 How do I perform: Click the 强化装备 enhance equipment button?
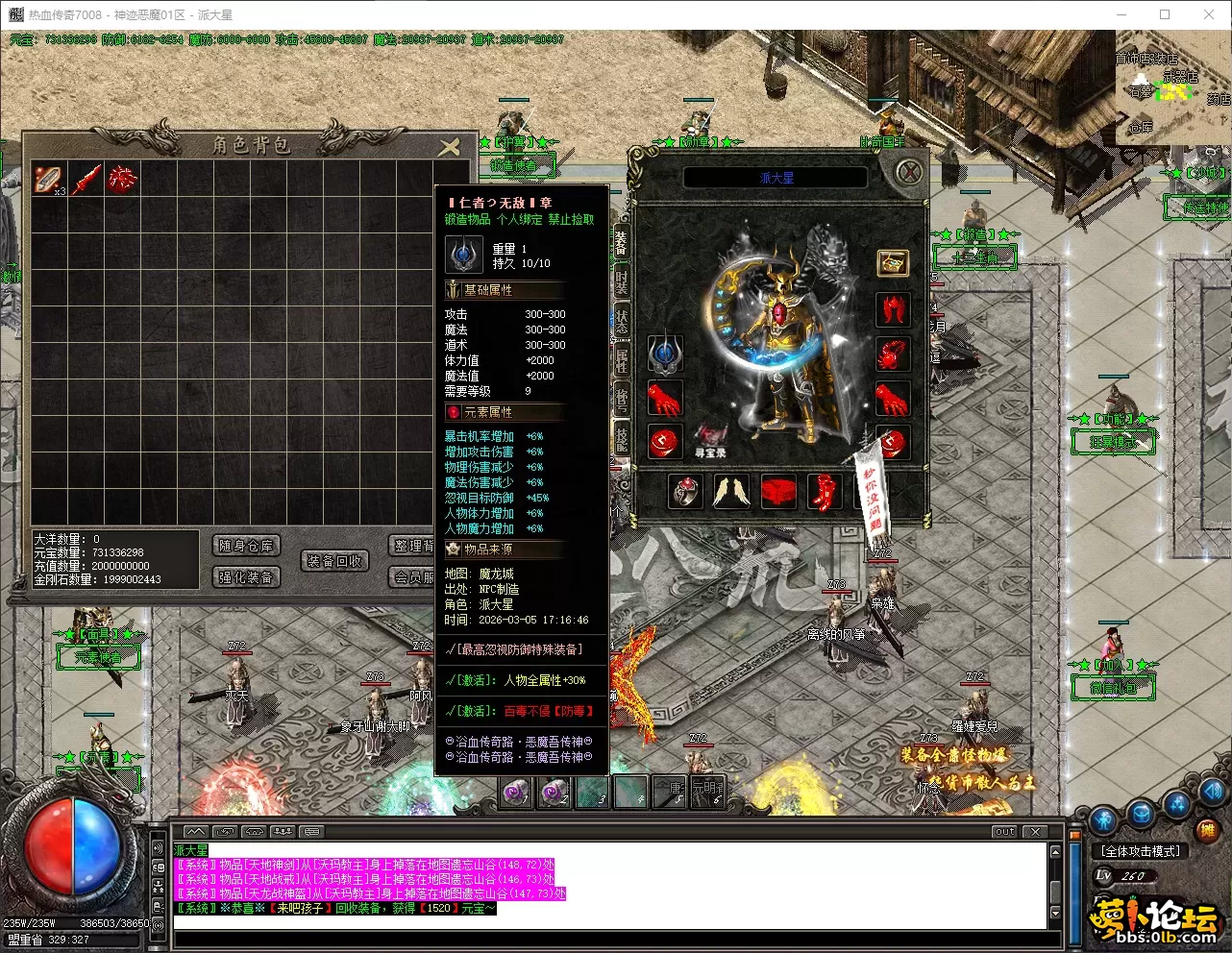pos(246,576)
